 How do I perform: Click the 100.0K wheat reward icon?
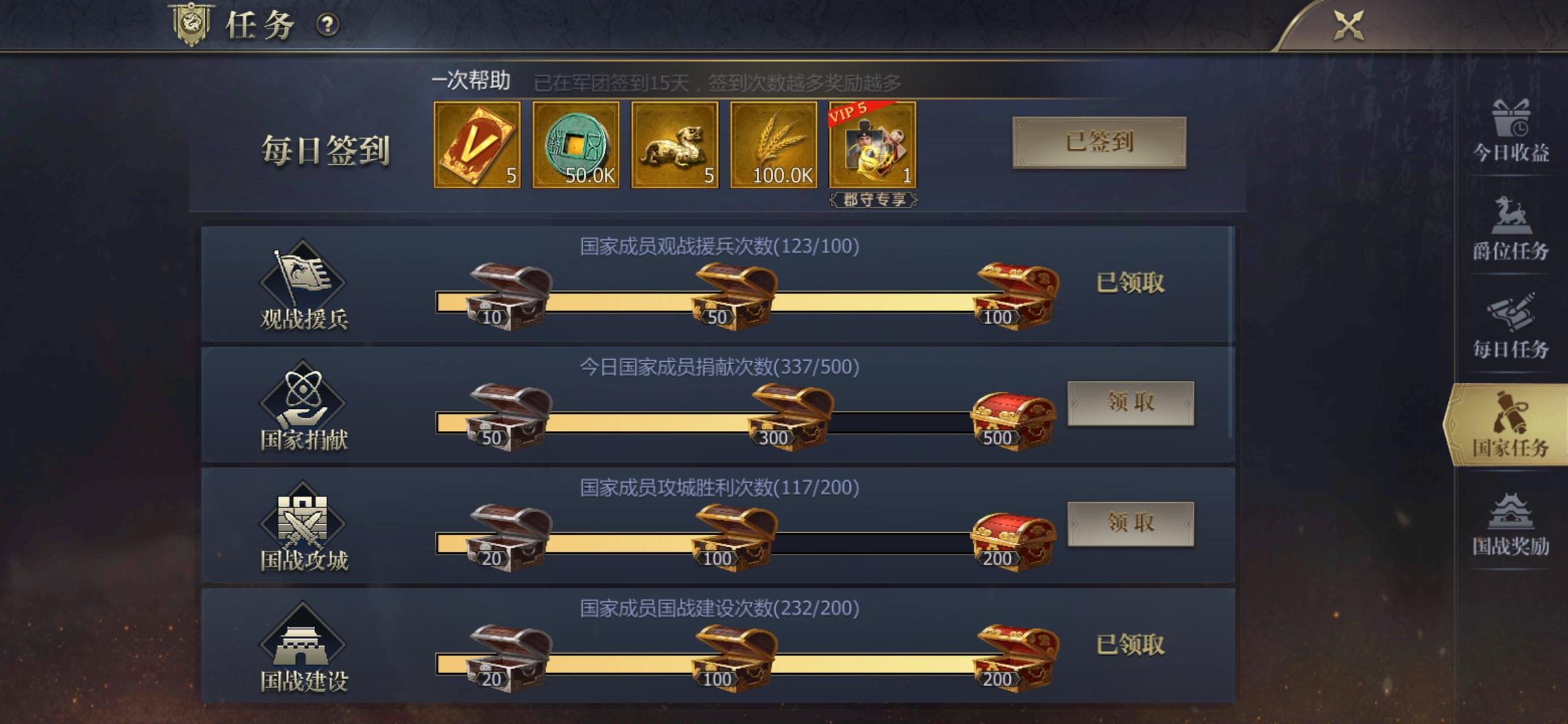coord(774,144)
